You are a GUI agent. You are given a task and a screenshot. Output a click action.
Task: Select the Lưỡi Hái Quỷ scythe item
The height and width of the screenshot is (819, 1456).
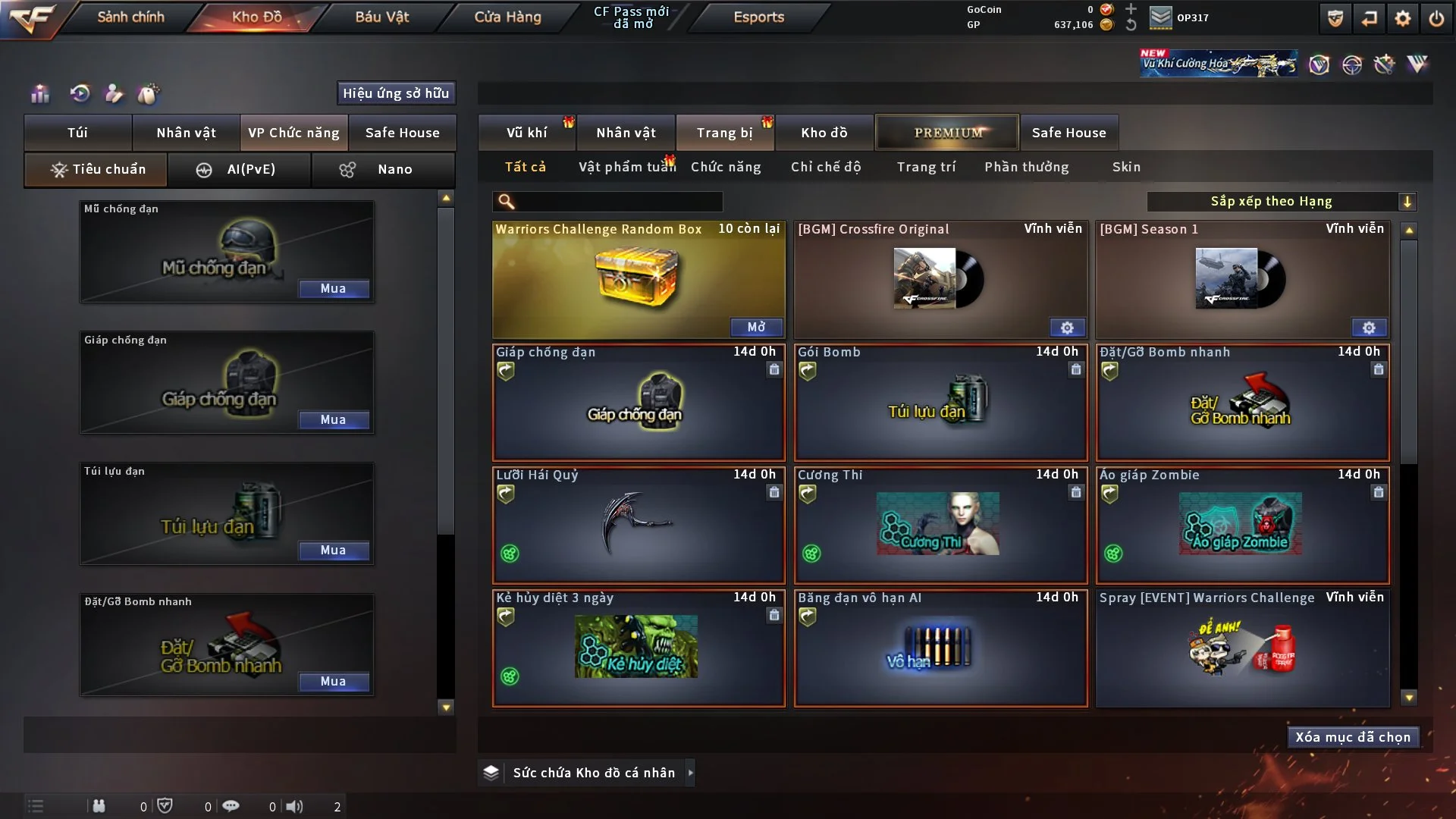(639, 525)
